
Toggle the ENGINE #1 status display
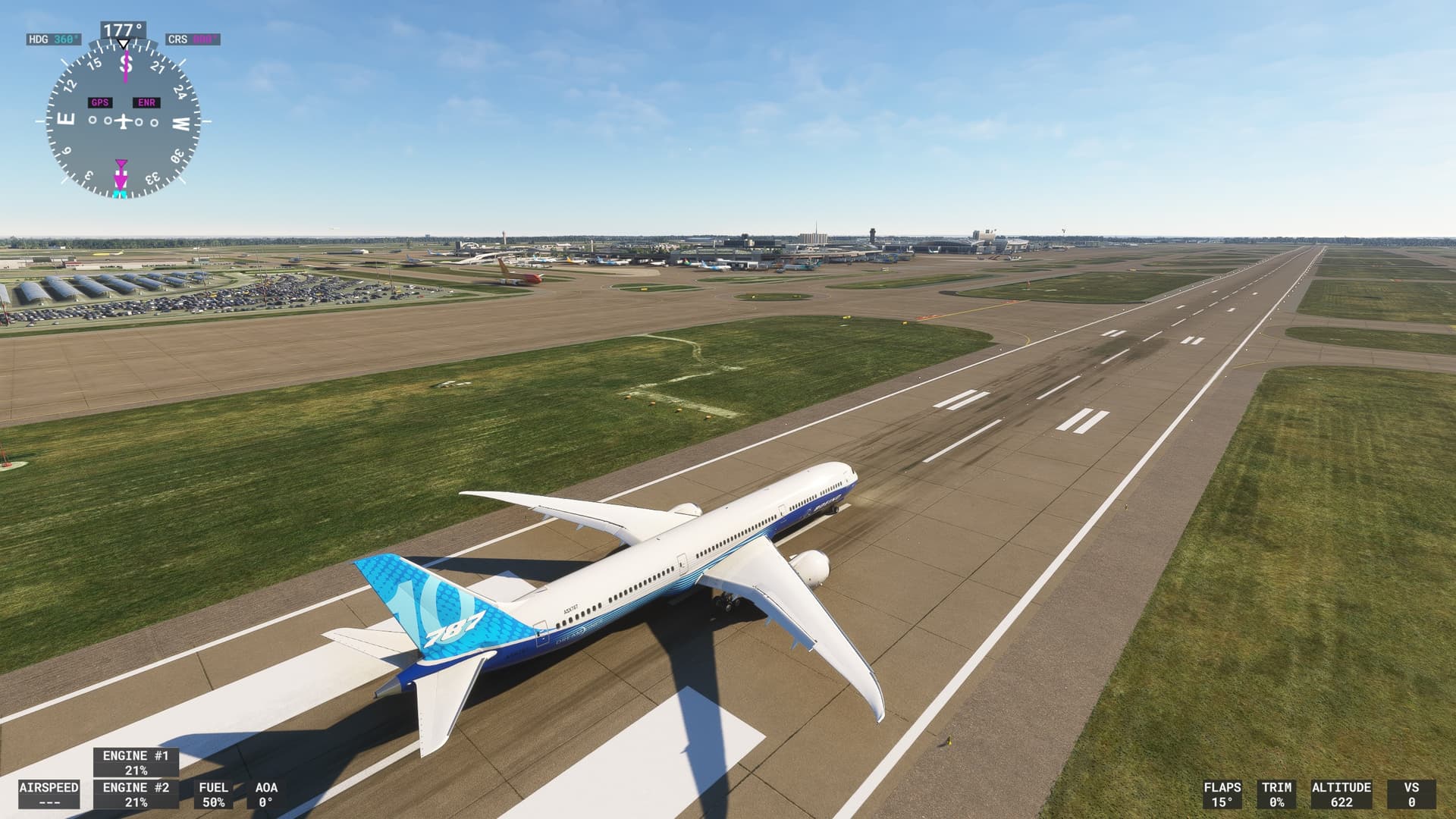[136, 763]
